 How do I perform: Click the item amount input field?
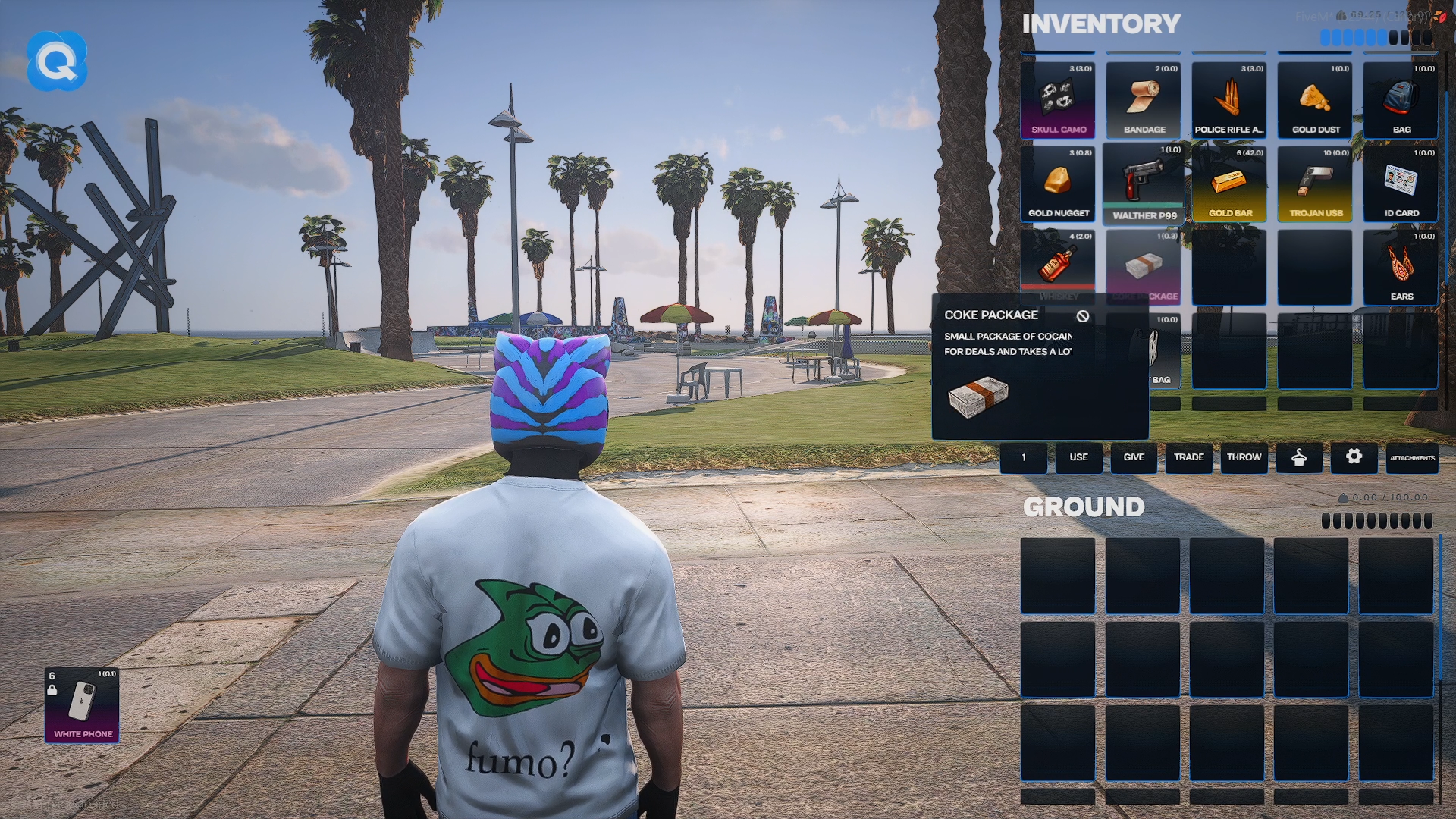click(1024, 458)
